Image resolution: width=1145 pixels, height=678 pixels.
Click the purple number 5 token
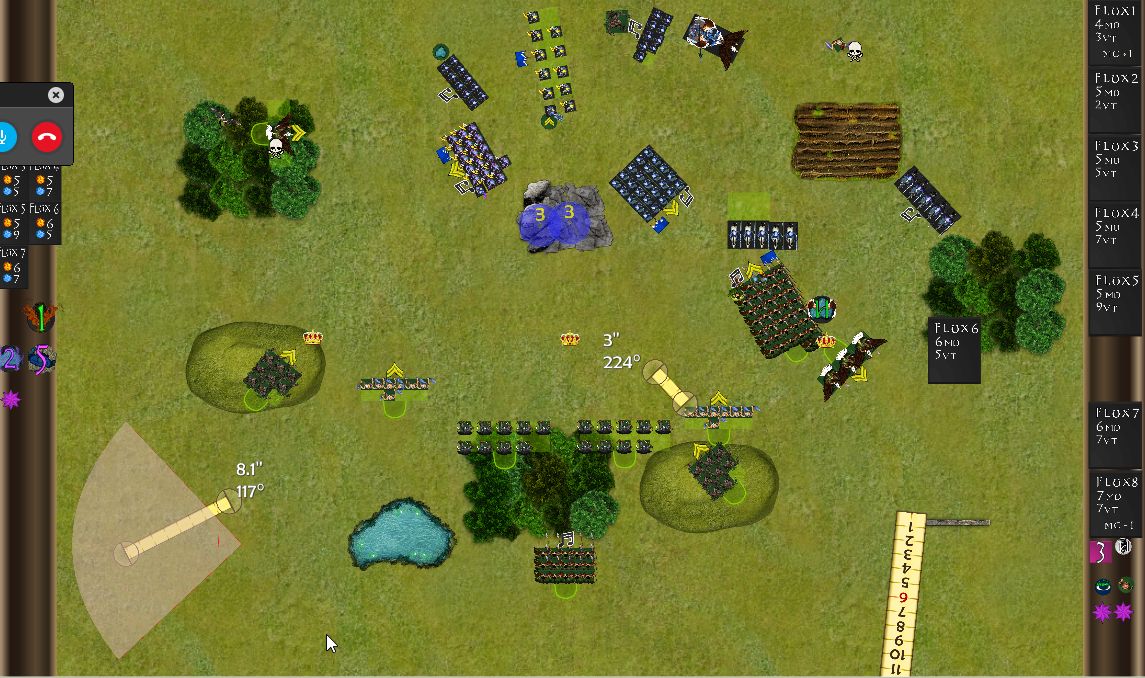(x=41, y=359)
